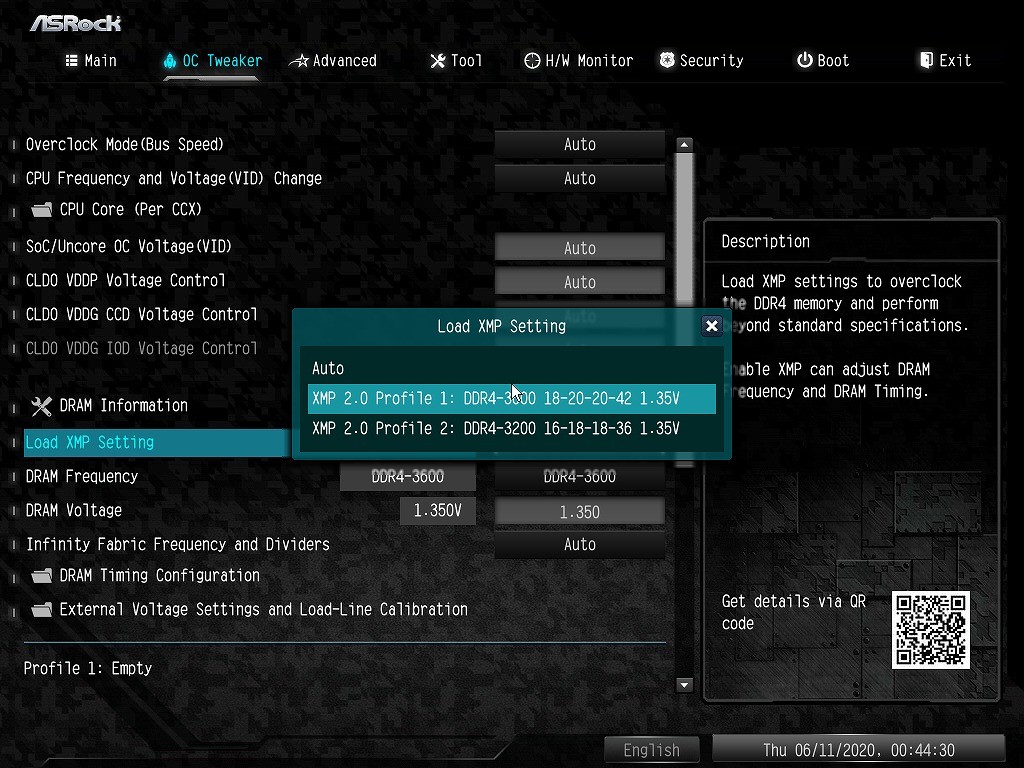Change the English language button
This screenshot has height=768, width=1024.
point(651,750)
